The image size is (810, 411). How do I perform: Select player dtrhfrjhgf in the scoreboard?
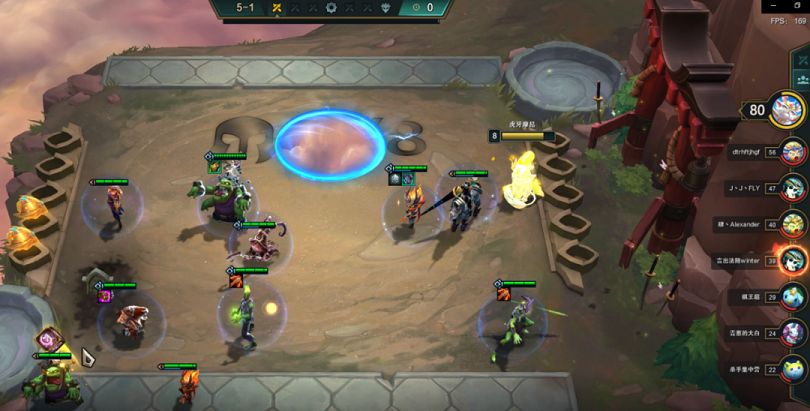pyautogui.click(x=793, y=152)
